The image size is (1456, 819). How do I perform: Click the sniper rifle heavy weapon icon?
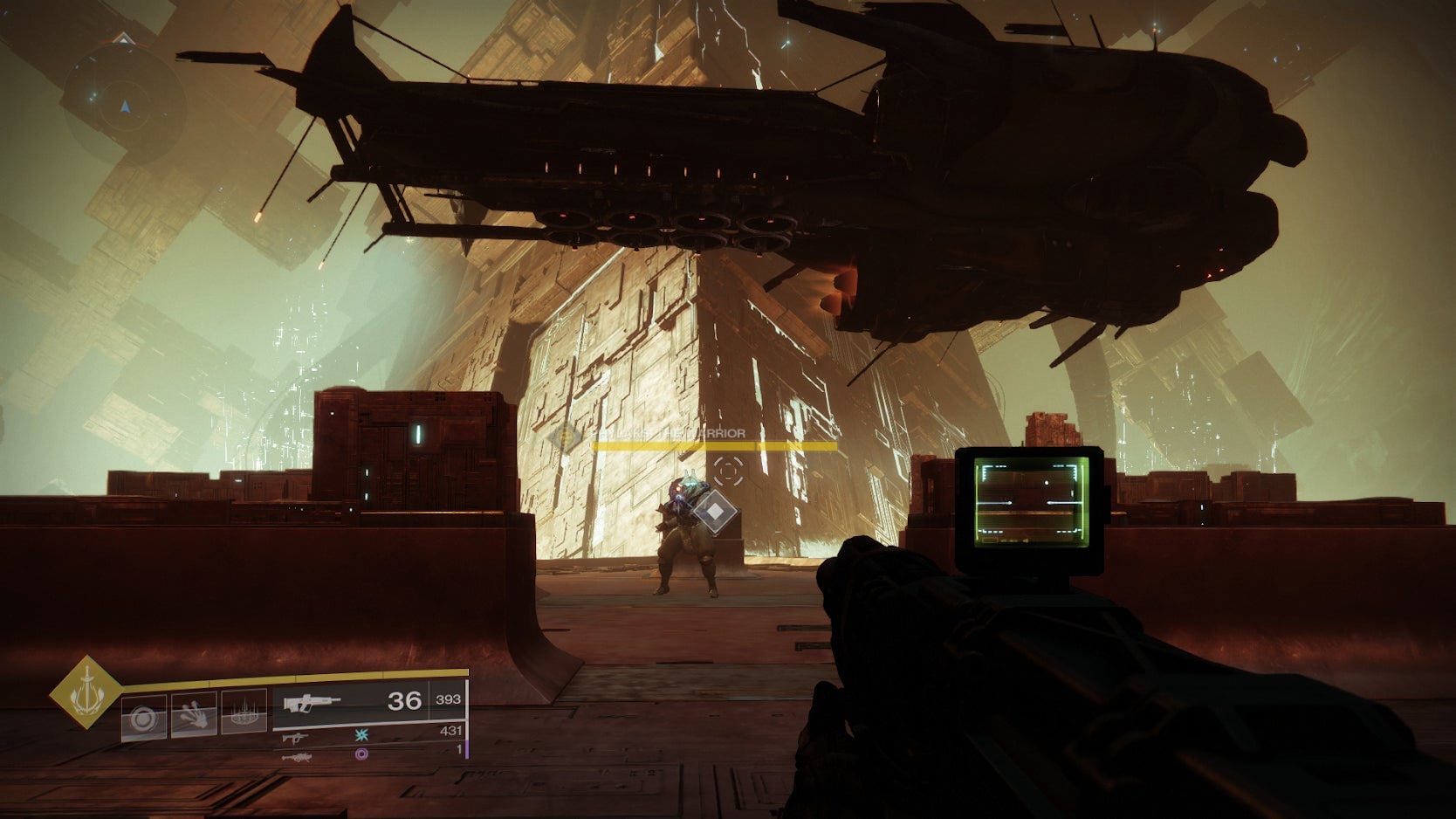click(298, 757)
